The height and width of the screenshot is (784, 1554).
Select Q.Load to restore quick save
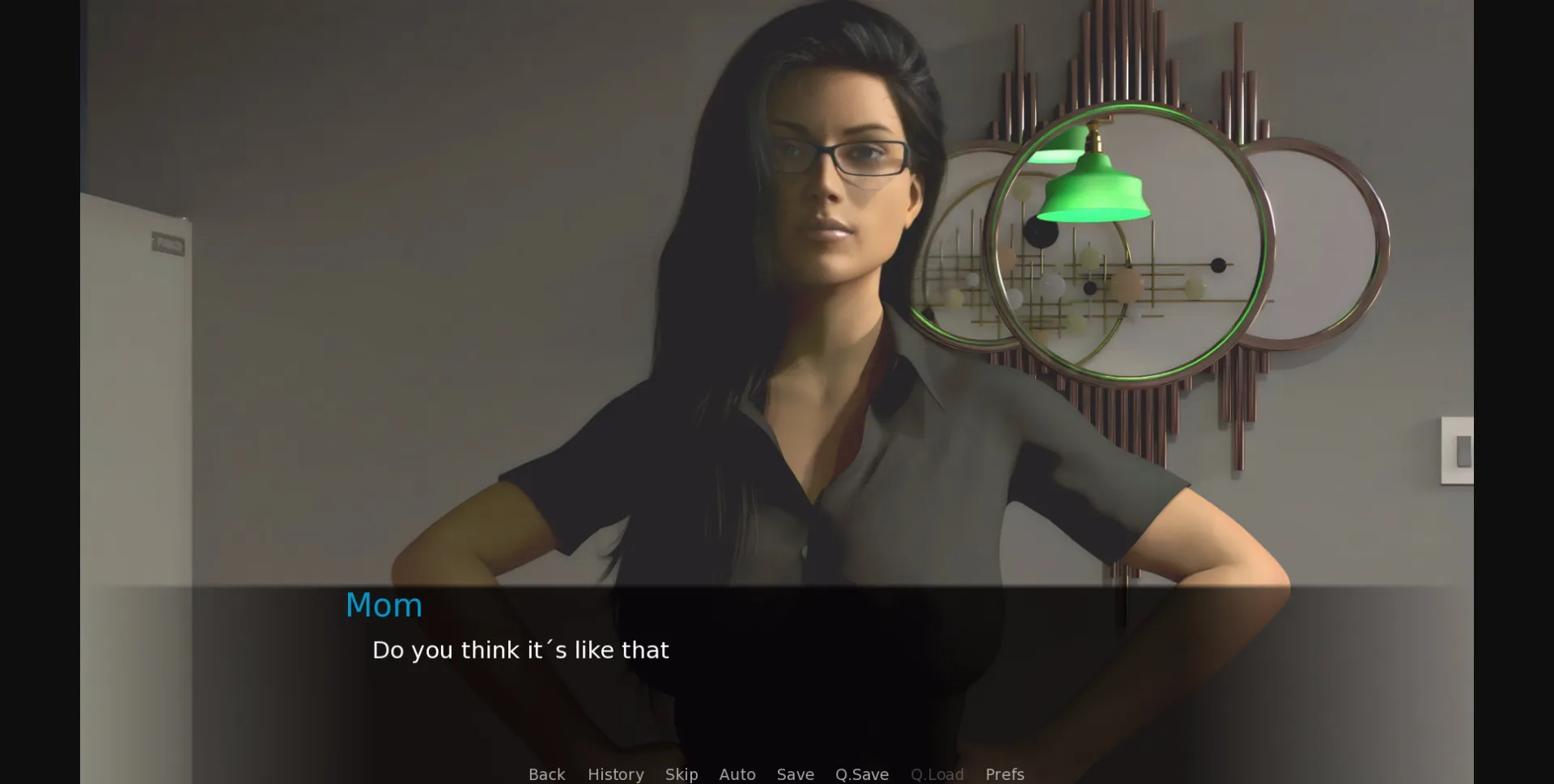(x=937, y=773)
